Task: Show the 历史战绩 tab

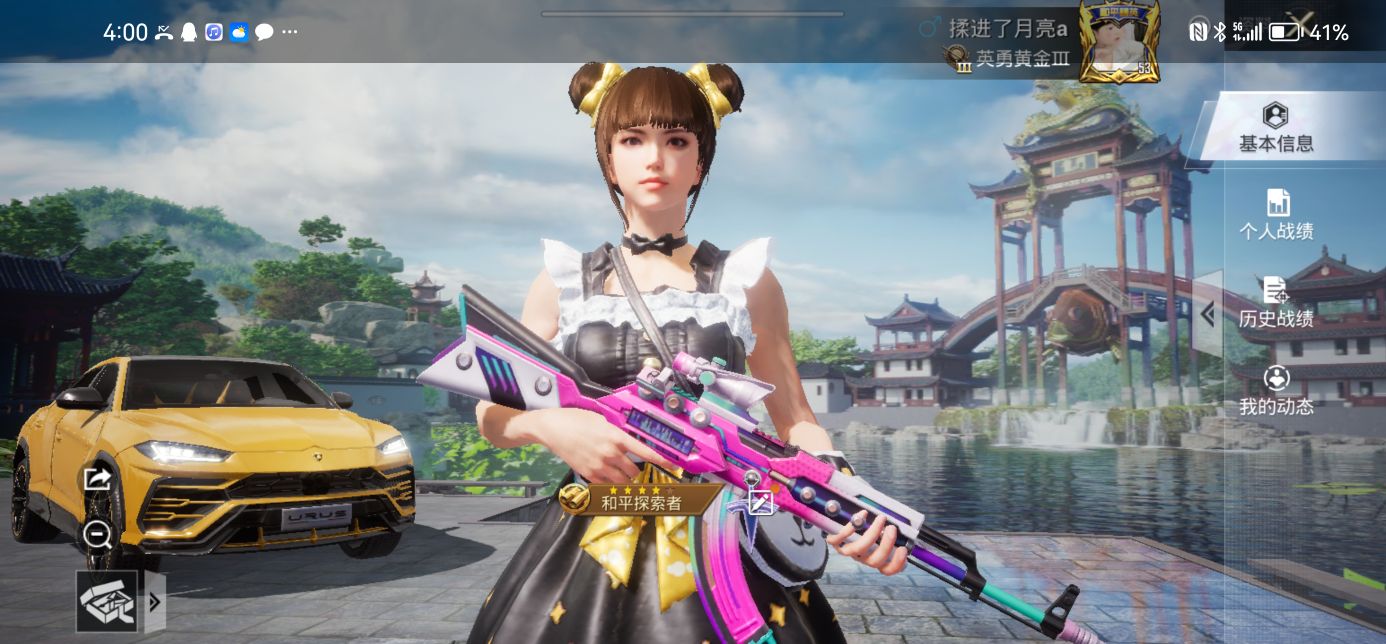Action: tap(1276, 303)
